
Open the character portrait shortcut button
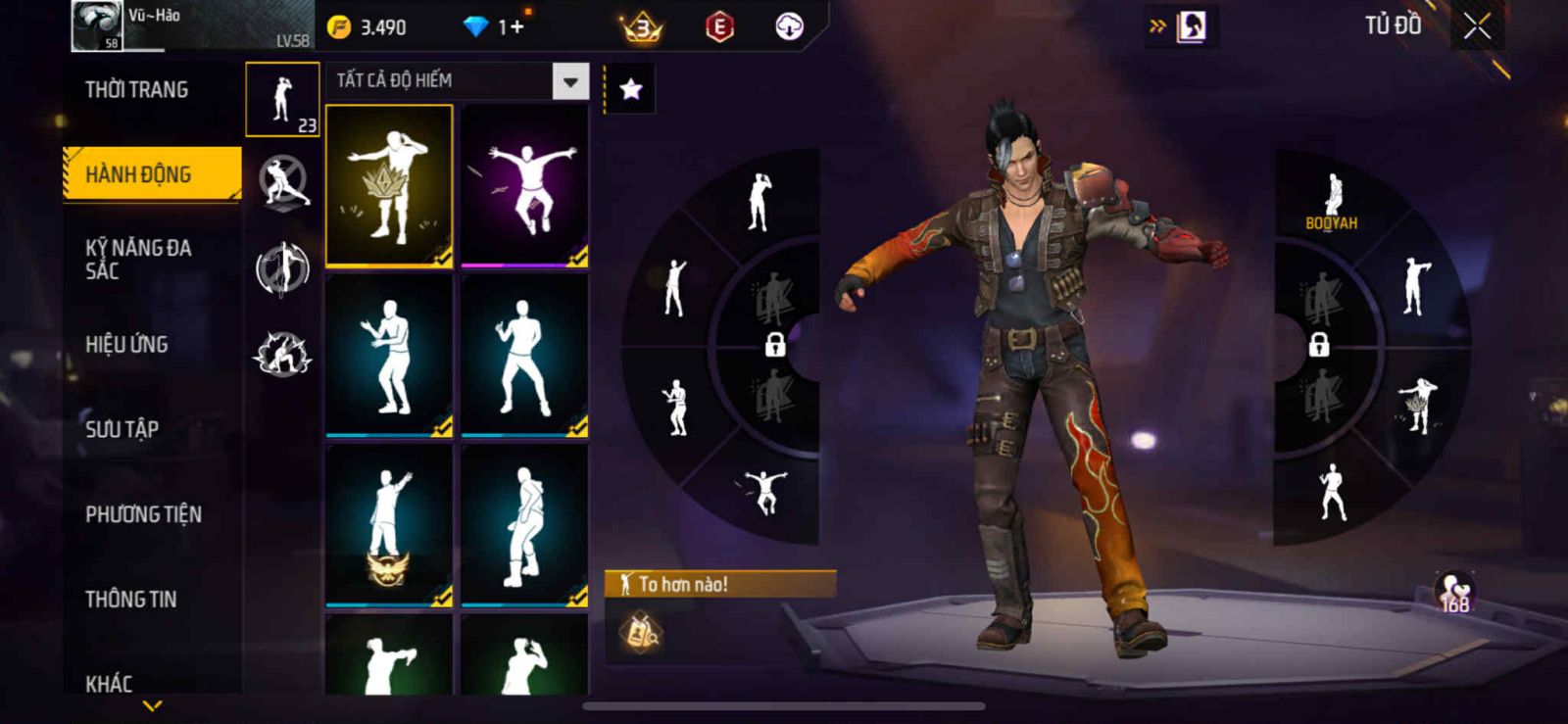(1192, 26)
